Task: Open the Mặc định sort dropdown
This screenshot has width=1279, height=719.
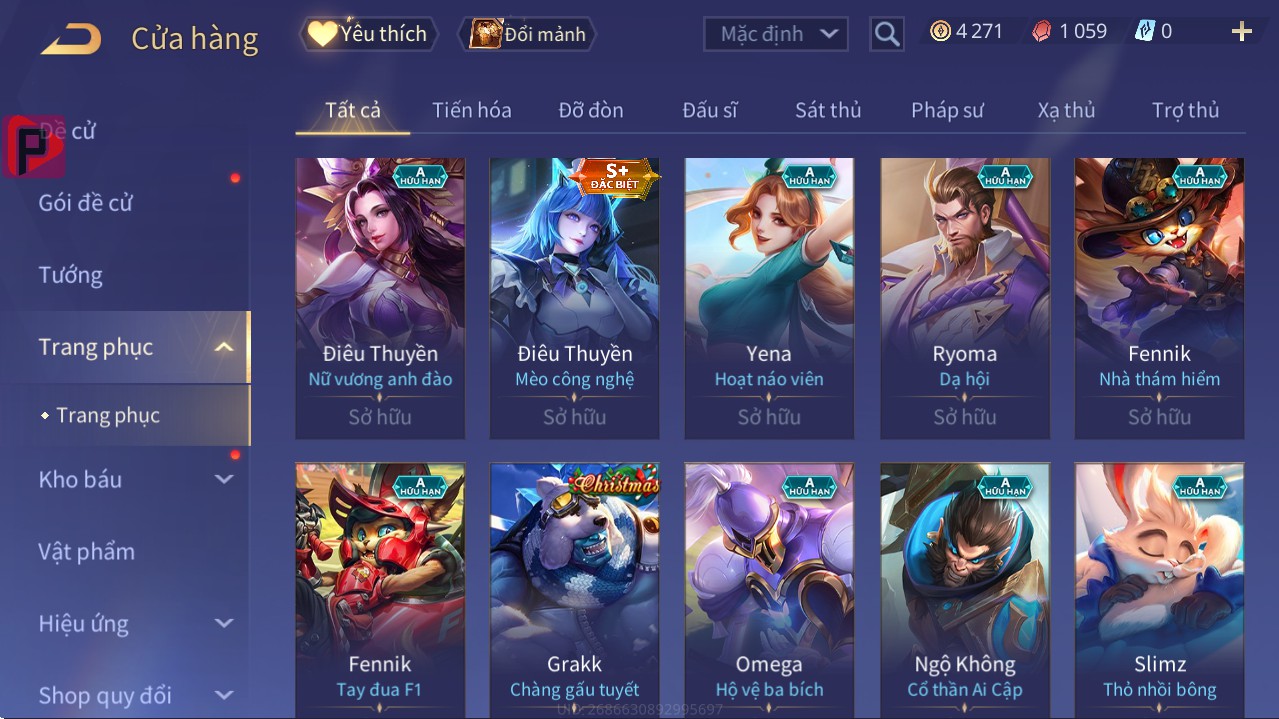Action: 776,34
